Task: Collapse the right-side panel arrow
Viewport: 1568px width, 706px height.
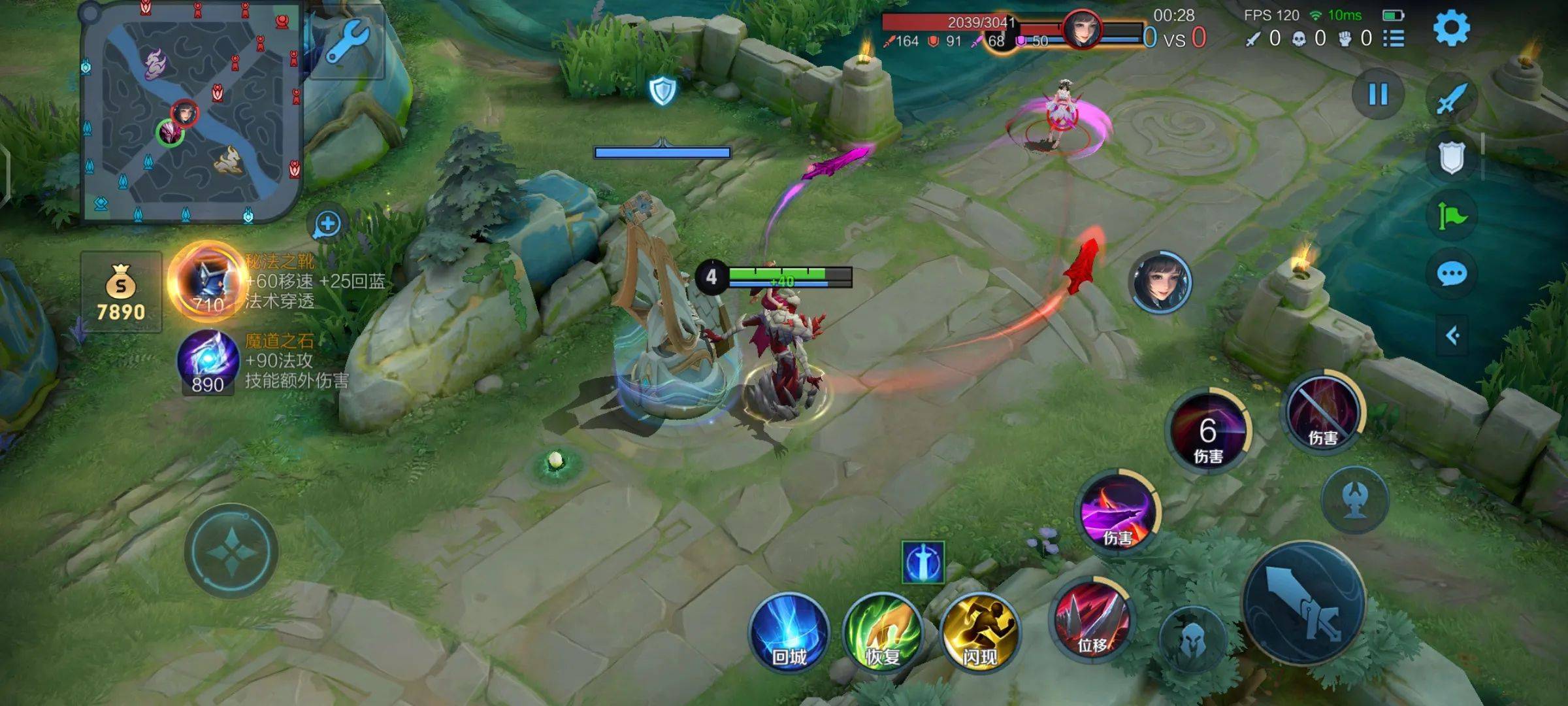Action: tap(1452, 336)
